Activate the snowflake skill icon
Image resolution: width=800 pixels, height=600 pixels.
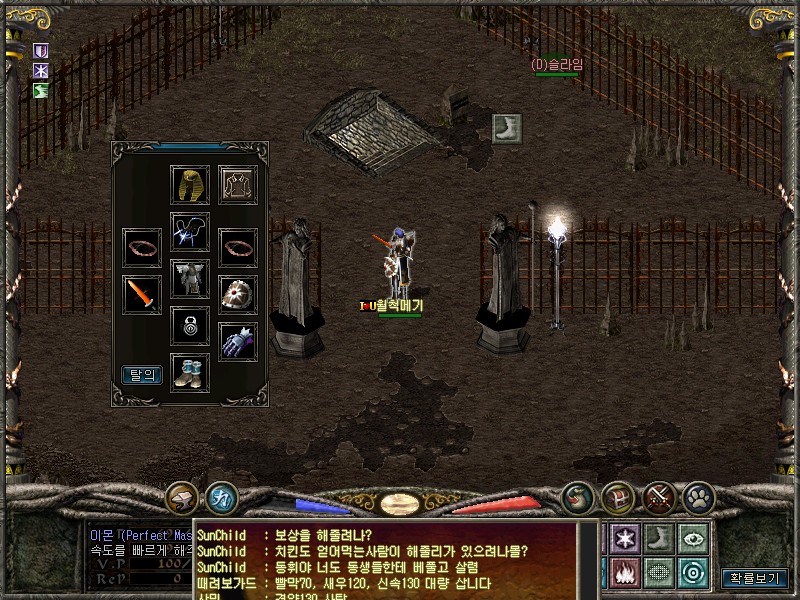click(626, 537)
